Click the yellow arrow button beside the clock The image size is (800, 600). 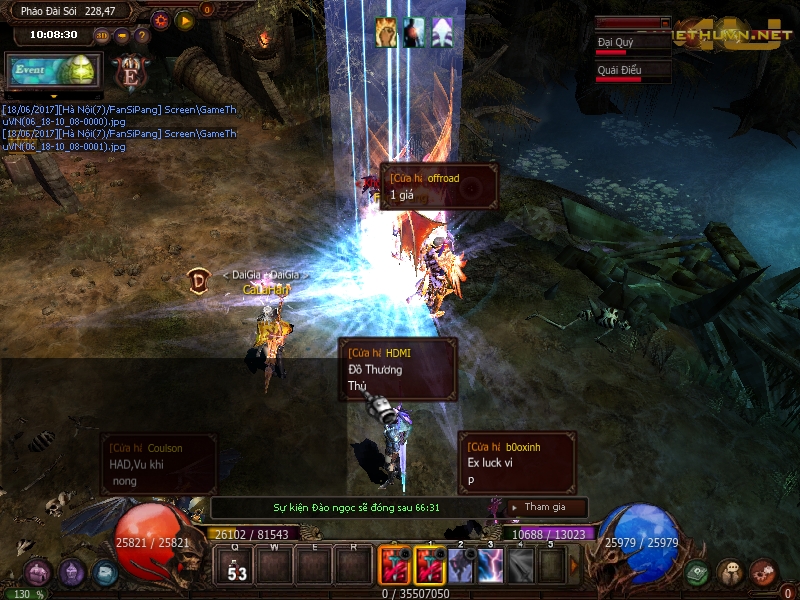(x=122, y=35)
